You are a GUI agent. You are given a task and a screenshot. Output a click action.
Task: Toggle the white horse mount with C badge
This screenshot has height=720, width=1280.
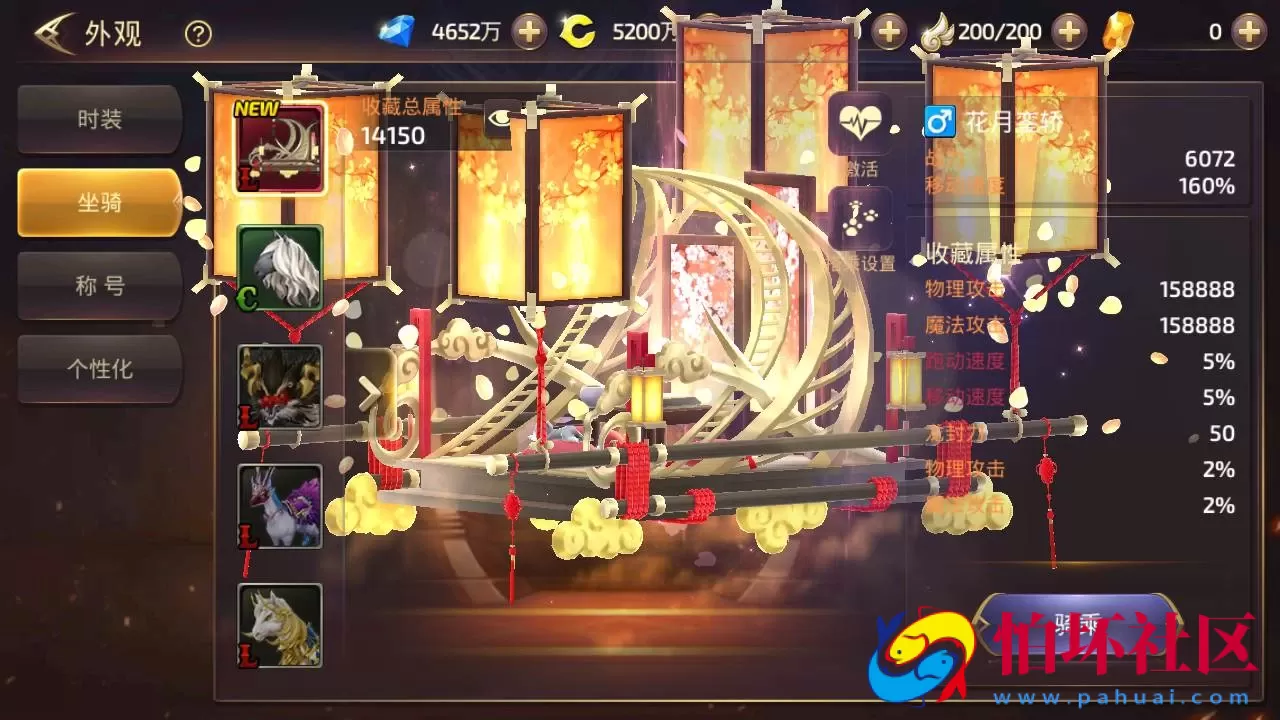click(x=280, y=268)
